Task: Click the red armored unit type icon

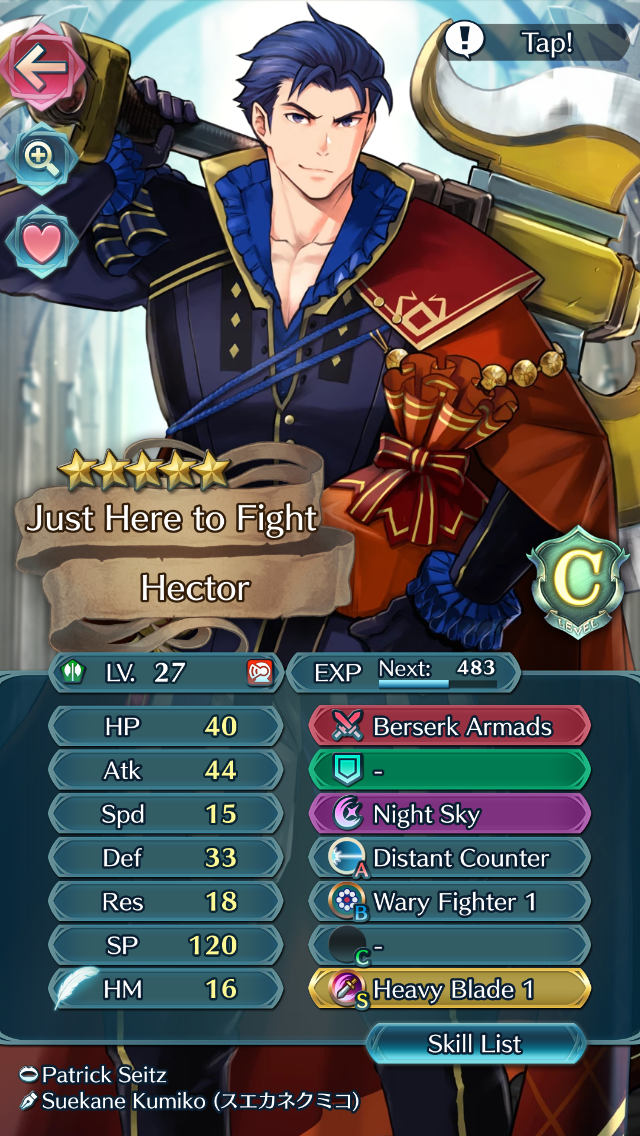Action: click(x=259, y=672)
